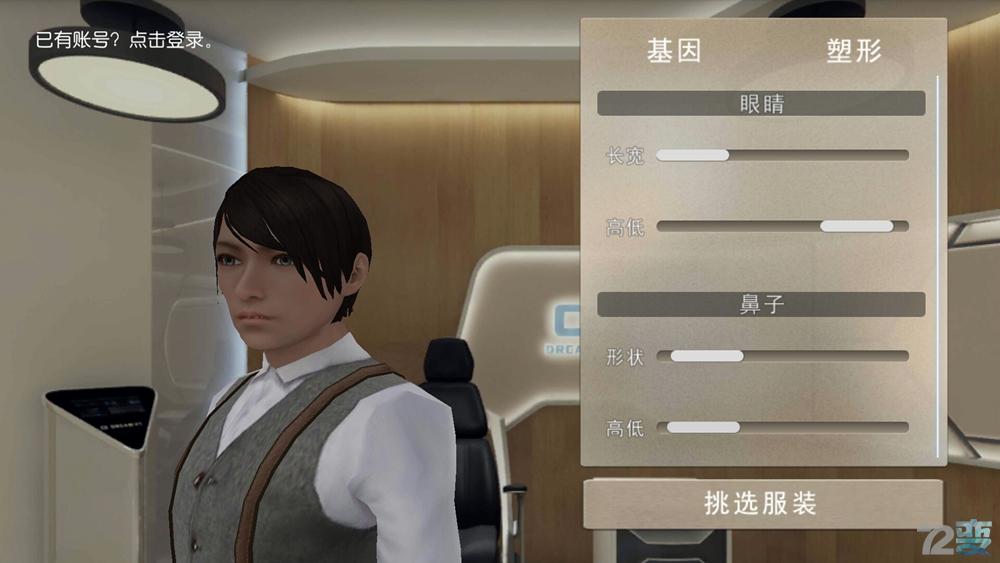Click the login link for existing accounts

124,42
